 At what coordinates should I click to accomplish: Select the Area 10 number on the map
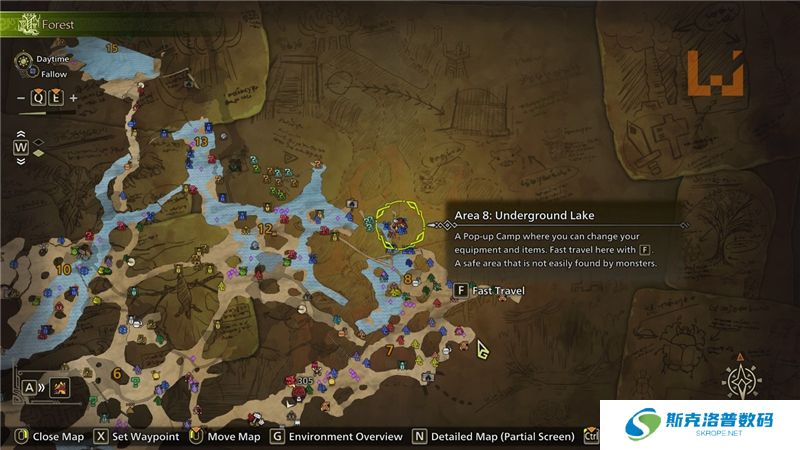pos(64,270)
